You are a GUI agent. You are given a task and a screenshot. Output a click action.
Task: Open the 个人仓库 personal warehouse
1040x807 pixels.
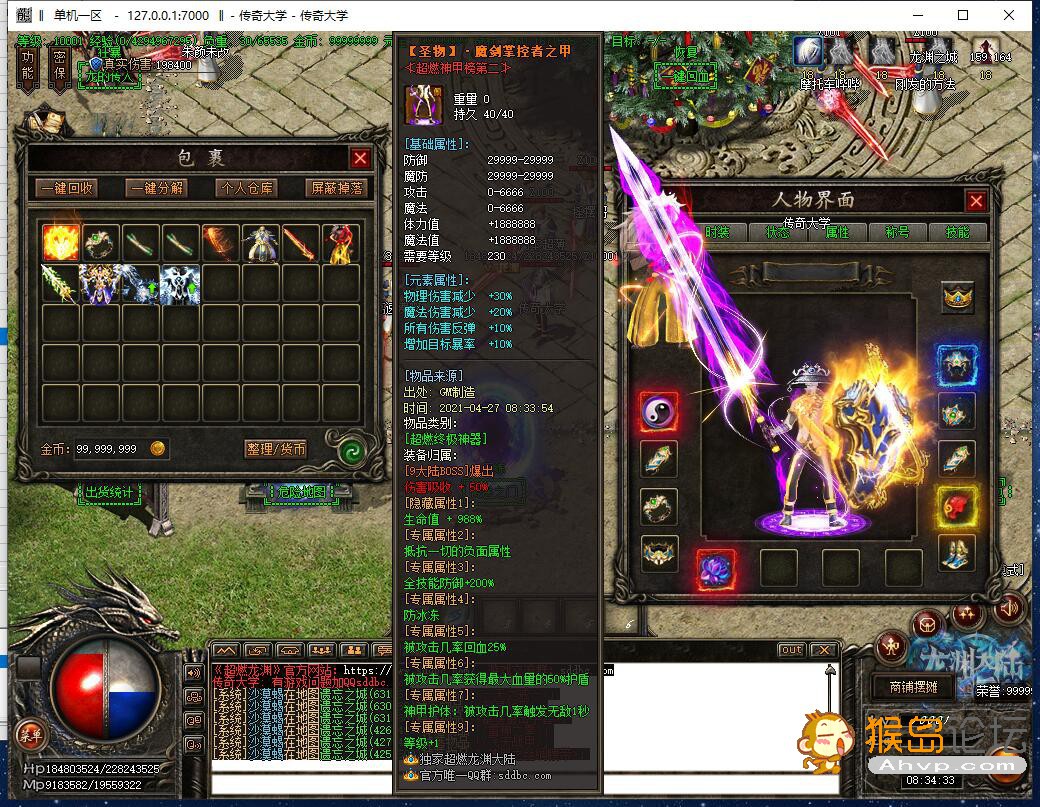[247, 188]
